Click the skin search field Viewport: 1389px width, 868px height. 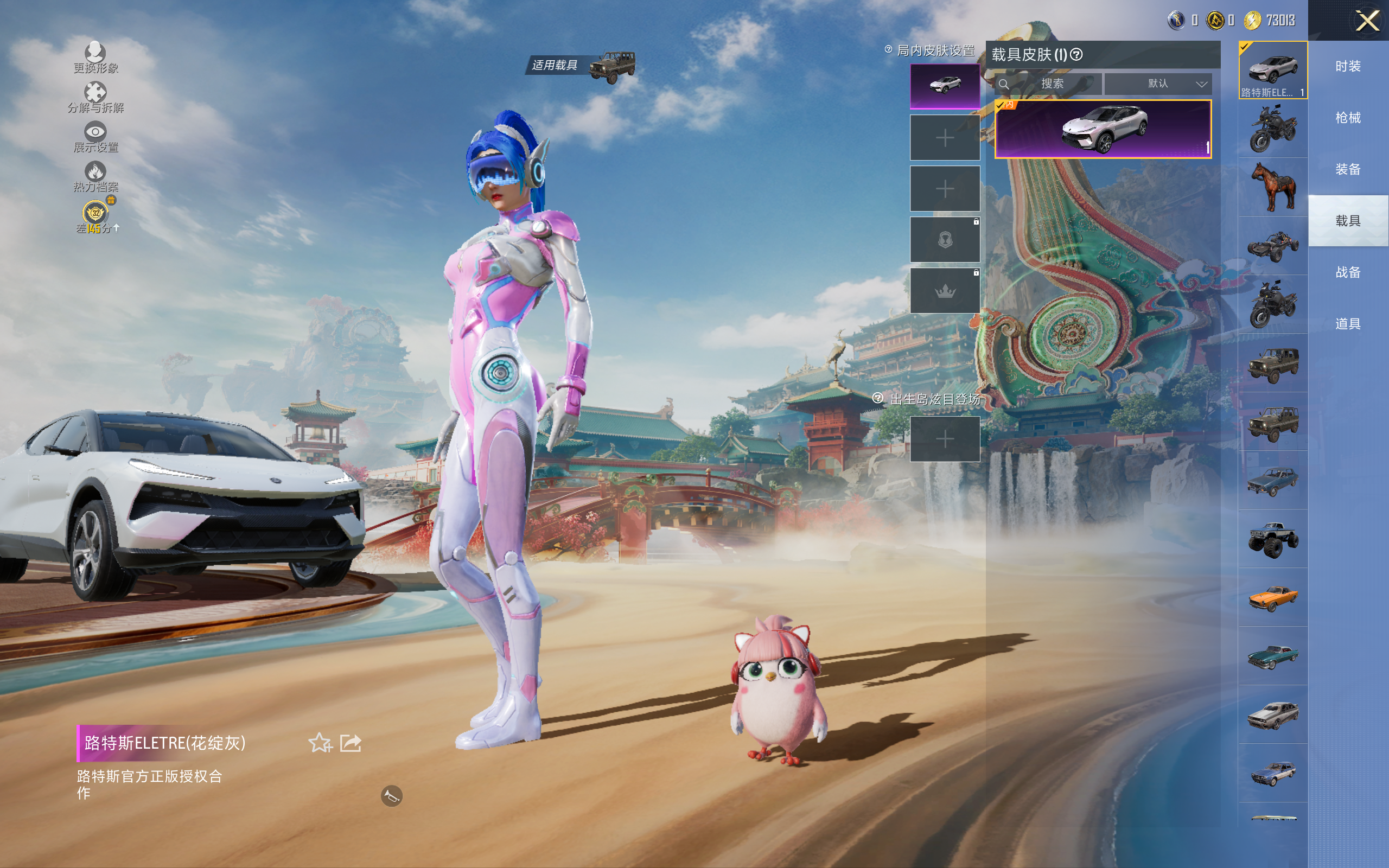pyautogui.click(x=1051, y=84)
